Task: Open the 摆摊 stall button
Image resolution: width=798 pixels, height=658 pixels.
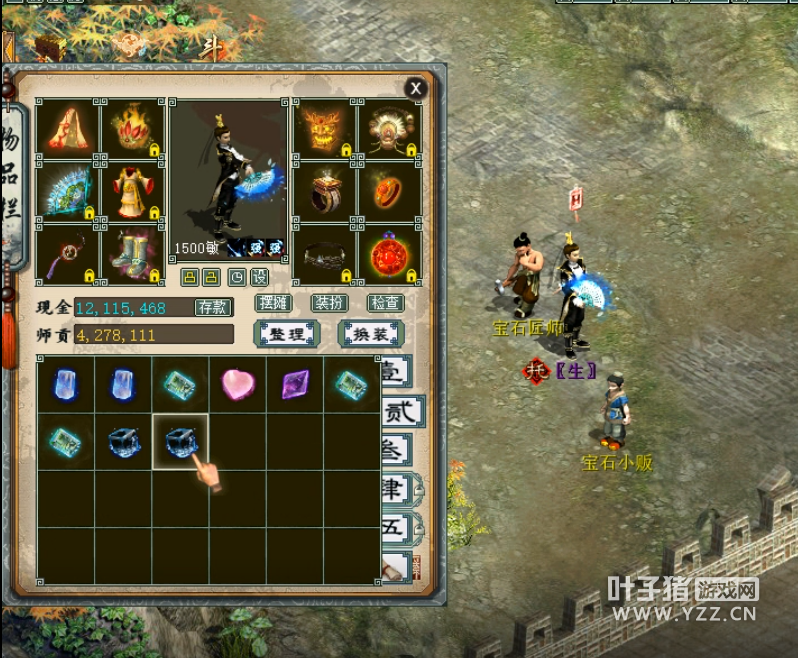Action: 272,303
